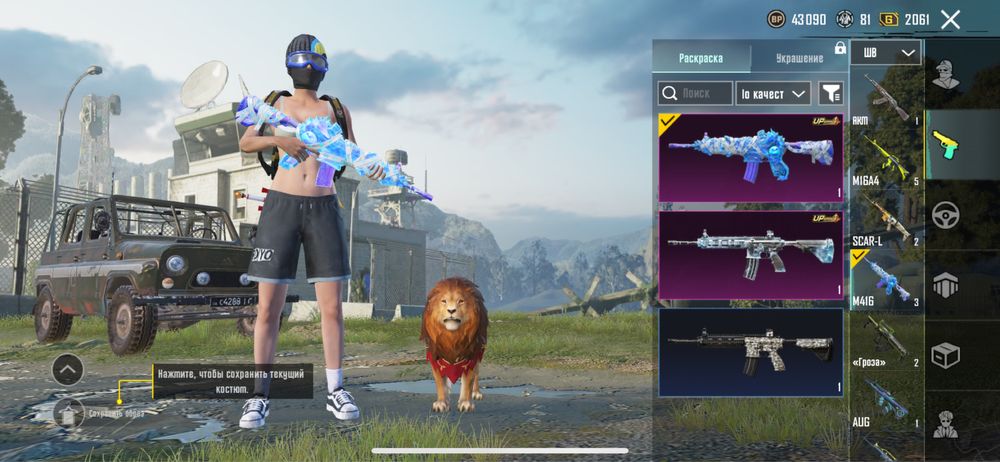Select the «Гроза» weapon entry
Image resolution: width=1000 pixels, height=462 pixels.
click(x=886, y=340)
